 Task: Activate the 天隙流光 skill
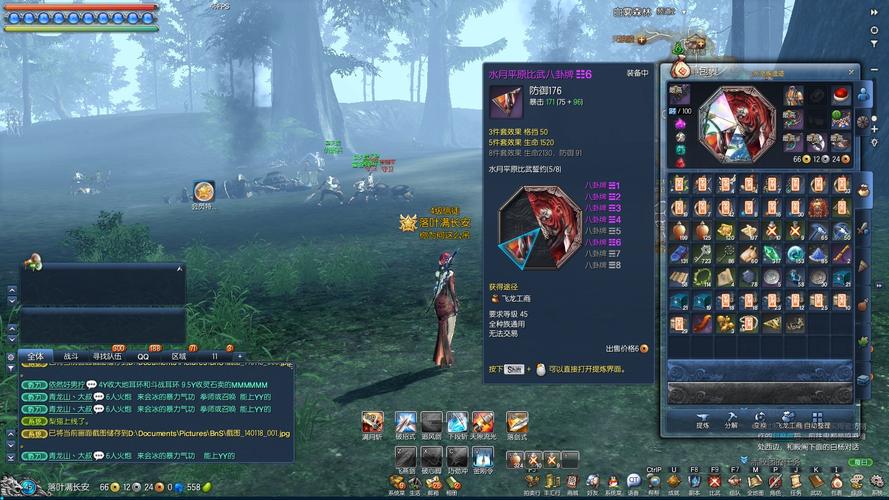(483, 422)
